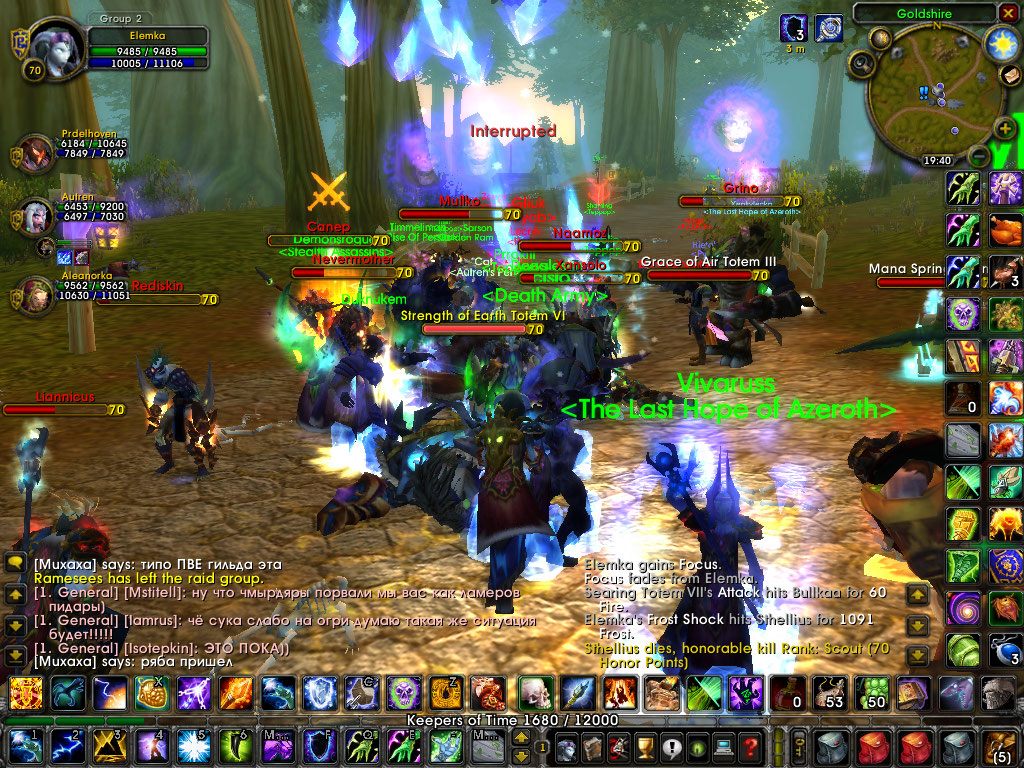Open the gold trophy cup micro menu button
1024x768 pixels.
coord(646,747)
